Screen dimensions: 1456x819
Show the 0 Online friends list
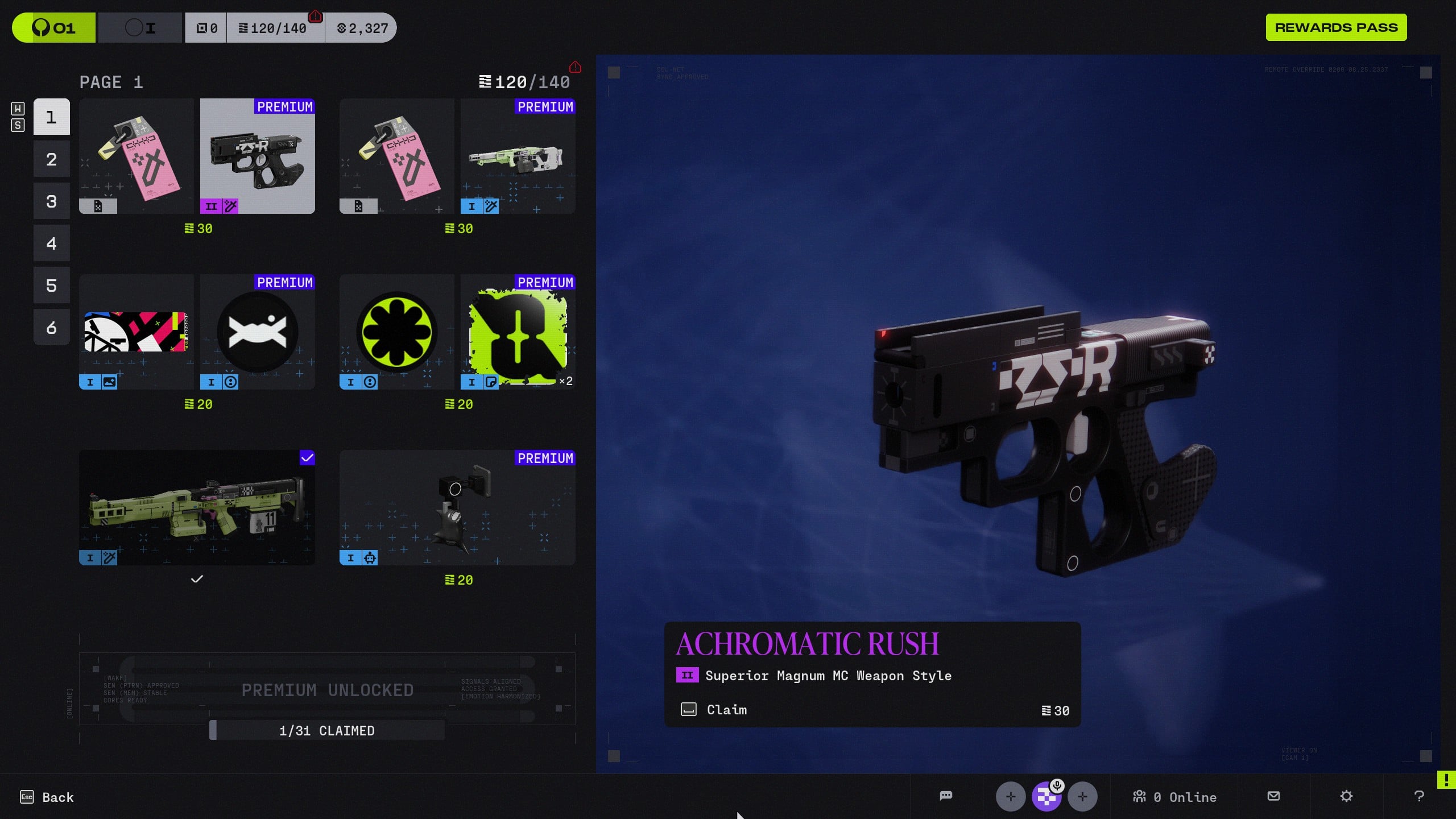1174,797
